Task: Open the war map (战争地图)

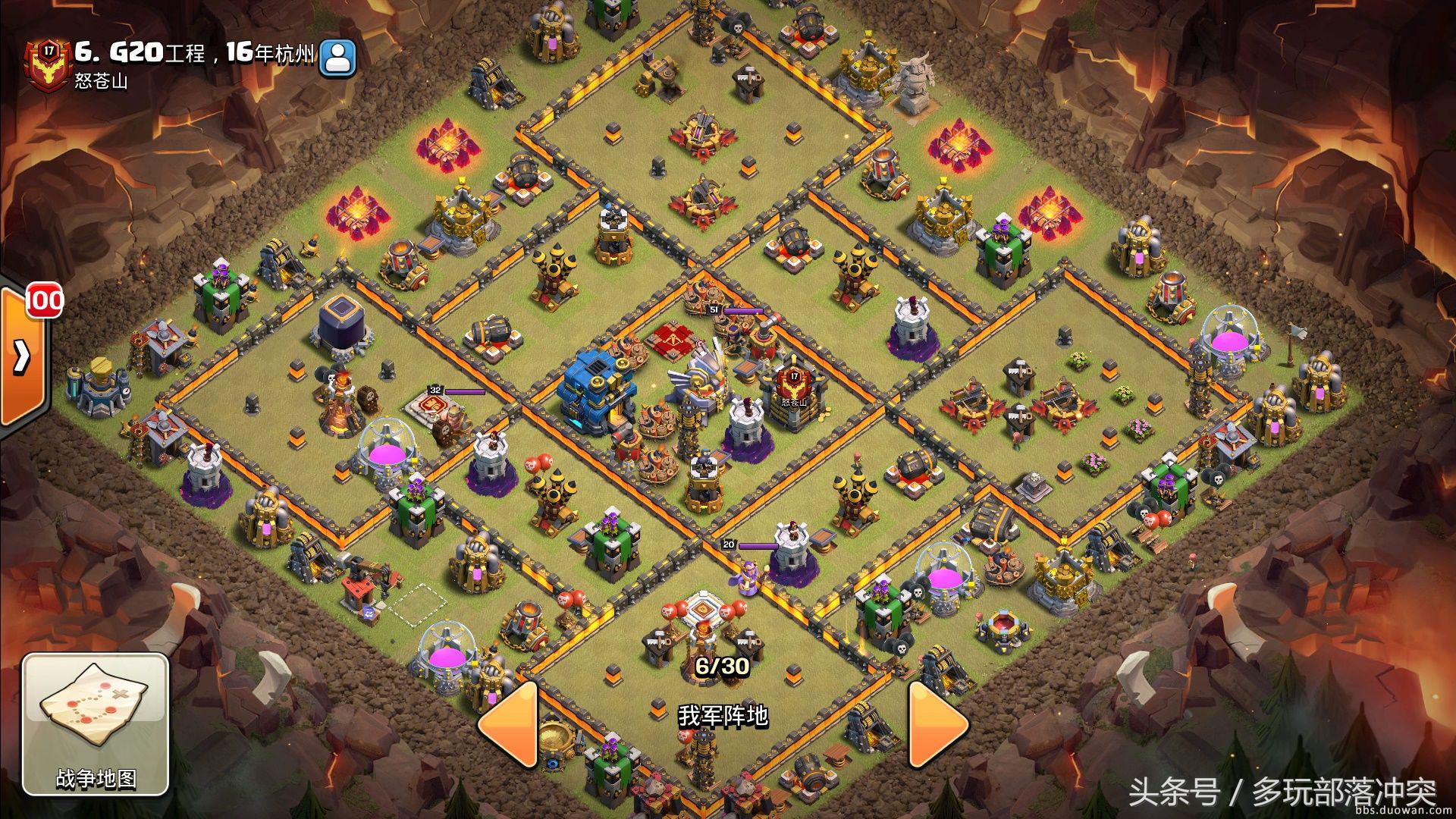Action: [95, 724]
